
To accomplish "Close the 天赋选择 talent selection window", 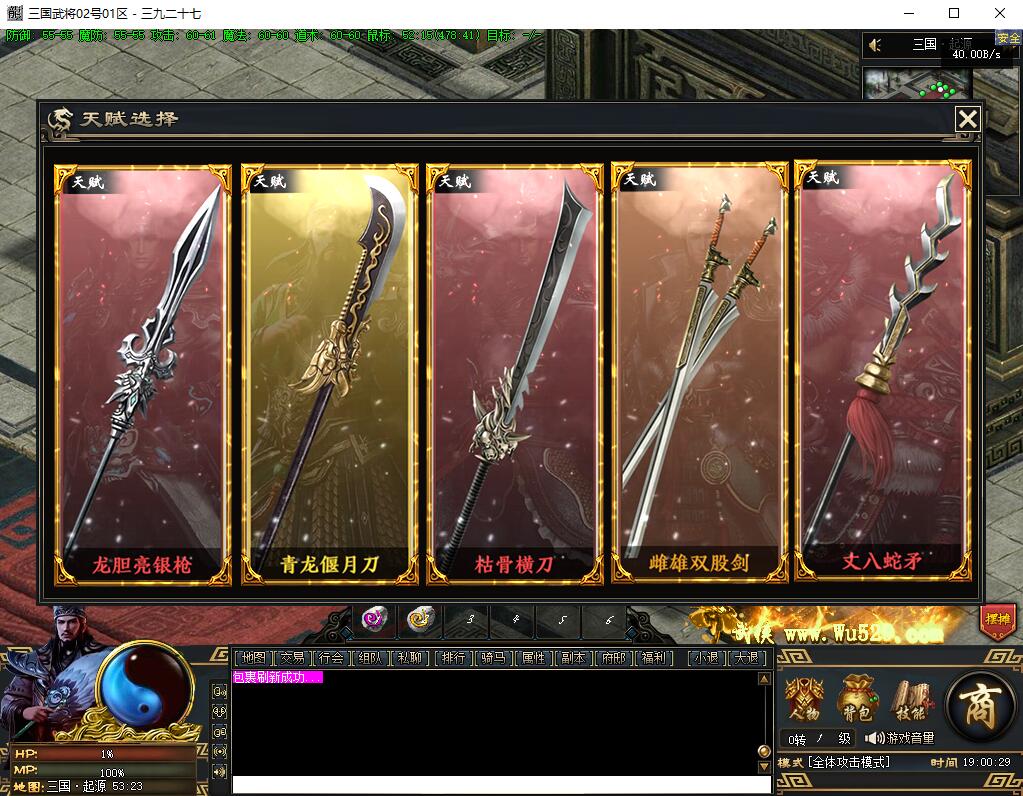I will pyautogui.click(x=967, y=120).
